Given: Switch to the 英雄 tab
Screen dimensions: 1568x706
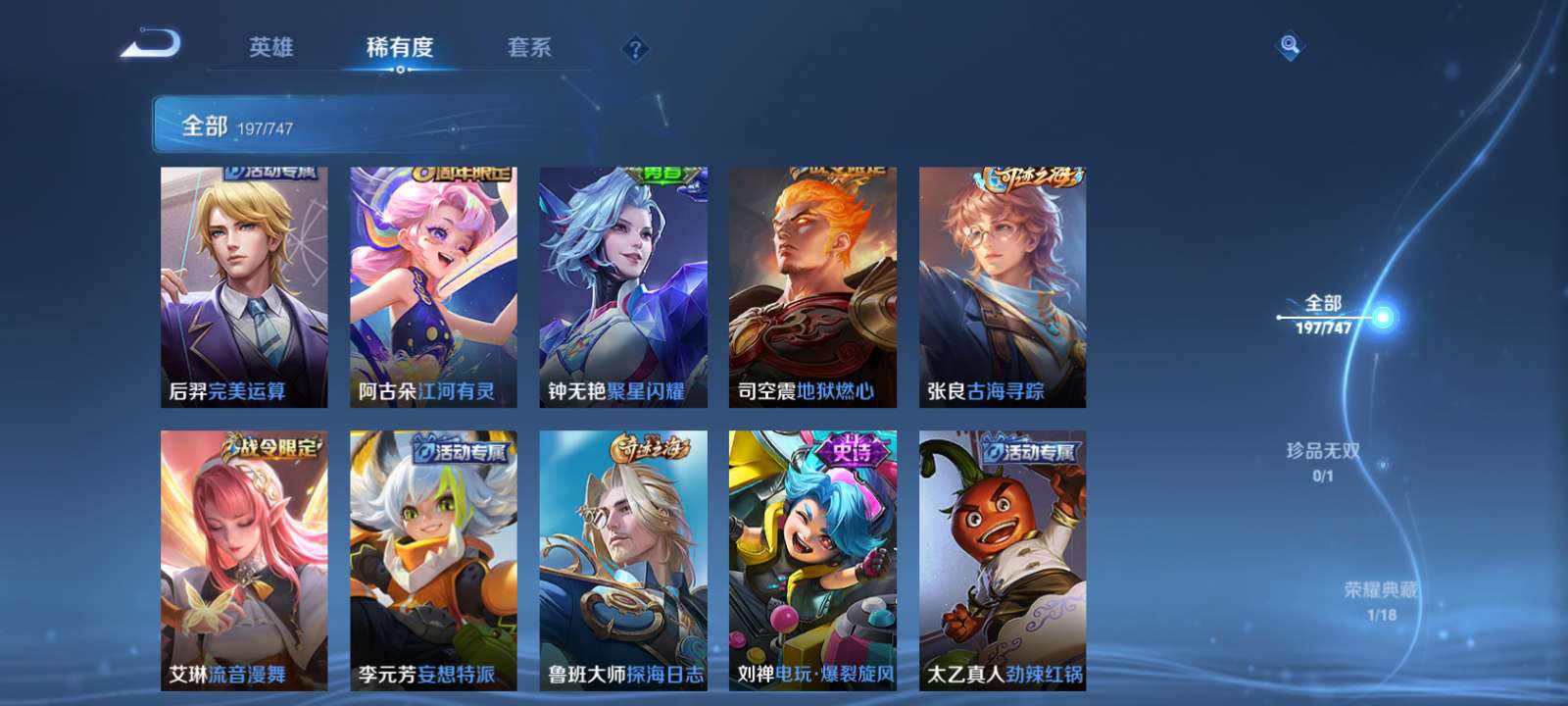Looking at the screenshot, I should coord(270,47).
